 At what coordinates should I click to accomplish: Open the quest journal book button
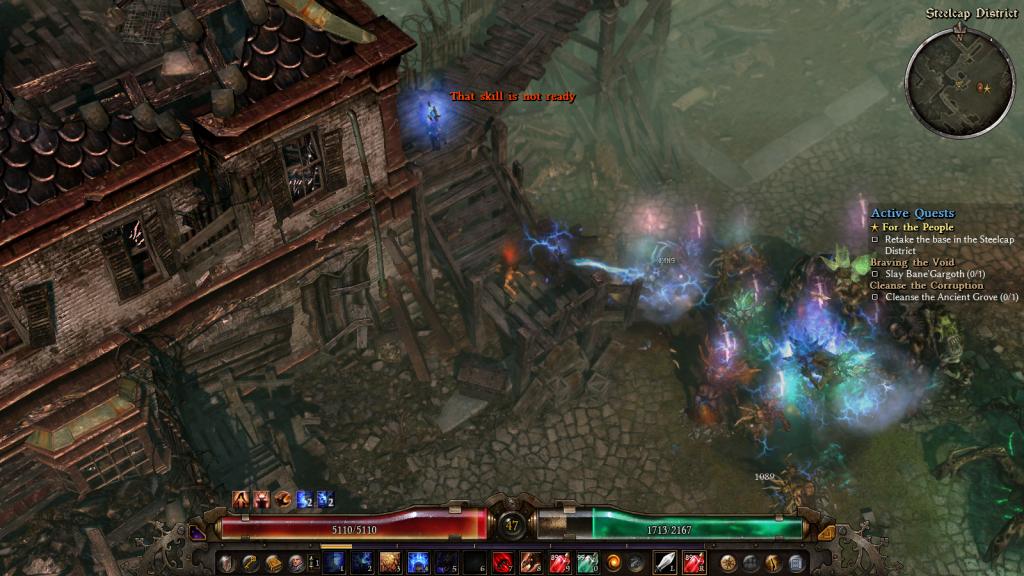coord(273,563)
